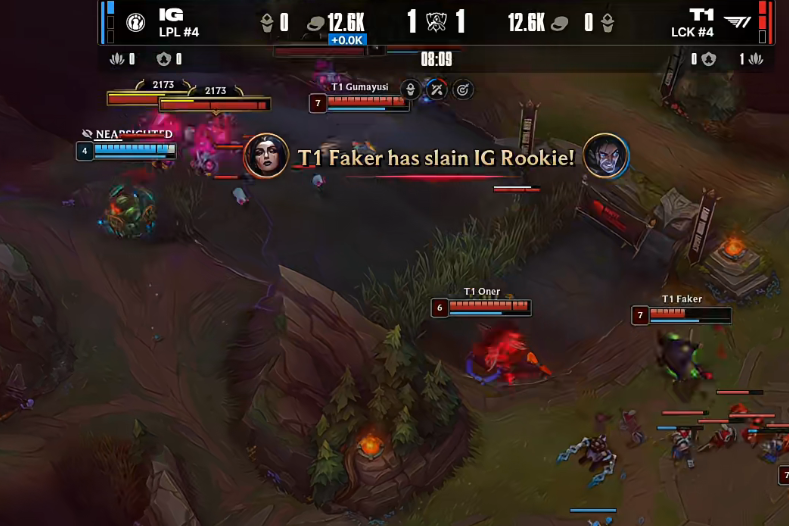Click Rookie's champion portrait in kill announcement
Viewport: 789px width, 526px height.
pos(606,156)
